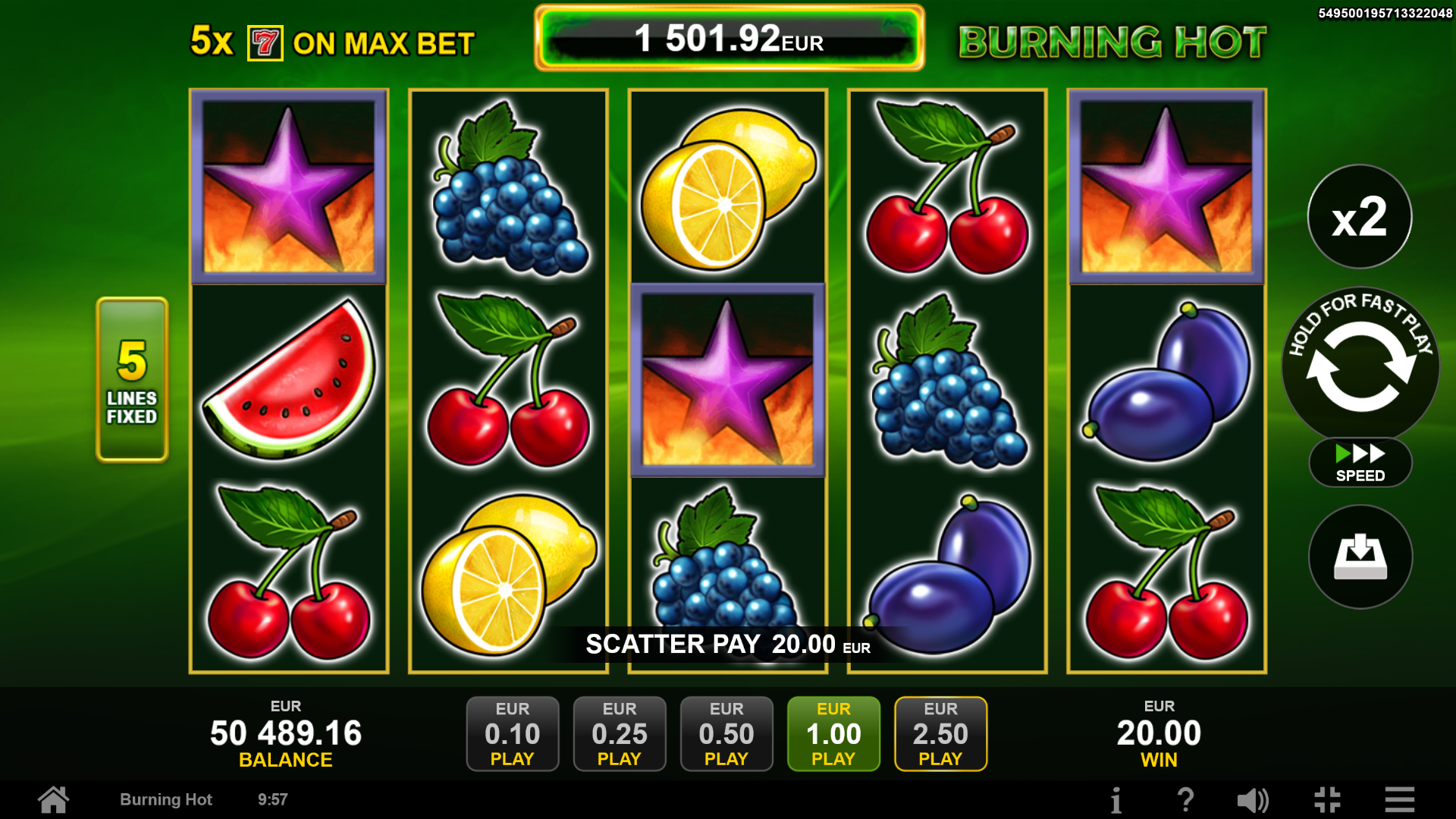
Task: Click the exit fullscreen icon
Action: (x=1326, y=799)
